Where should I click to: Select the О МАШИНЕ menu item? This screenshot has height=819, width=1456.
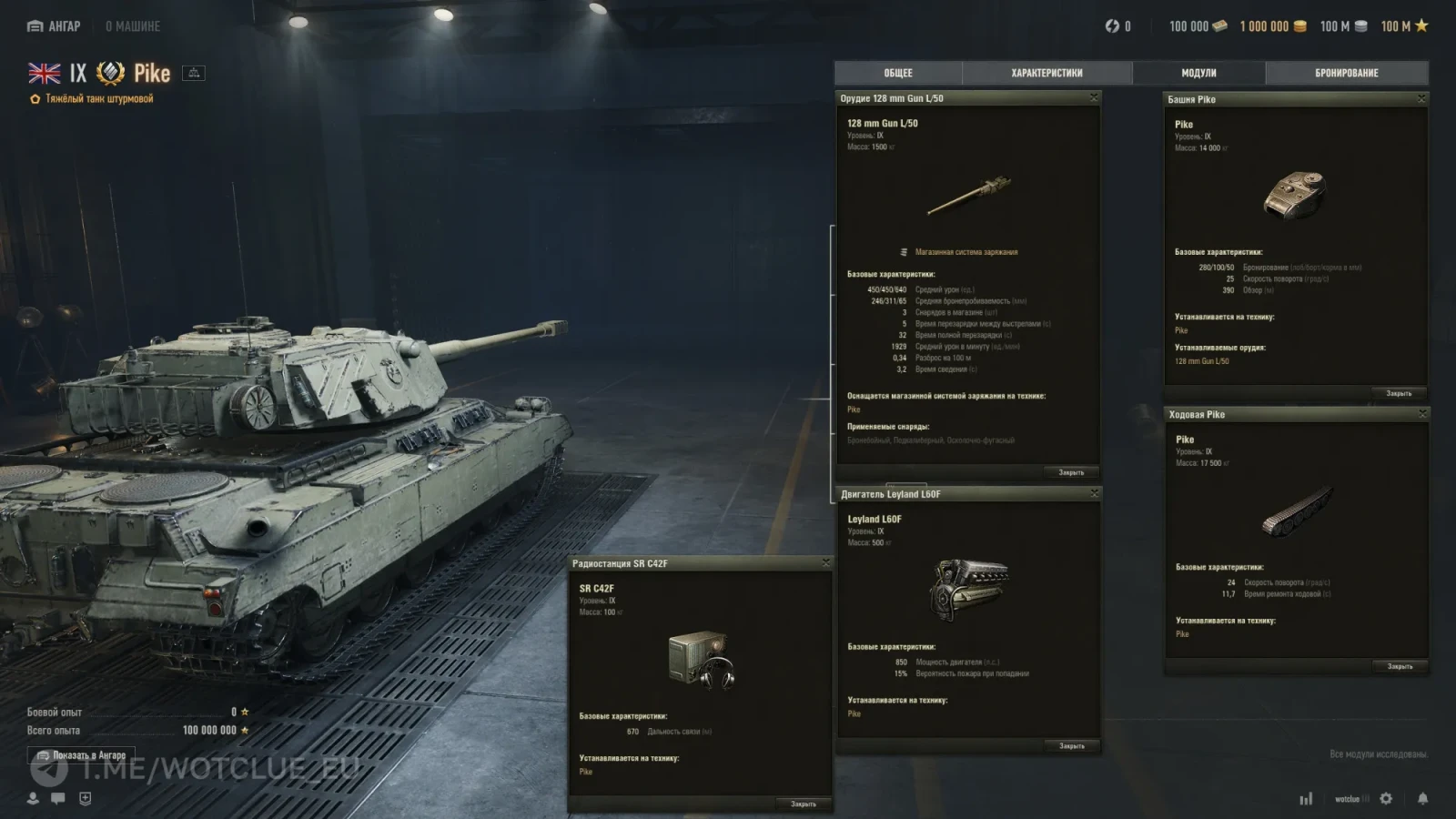[x=134, y=26]
